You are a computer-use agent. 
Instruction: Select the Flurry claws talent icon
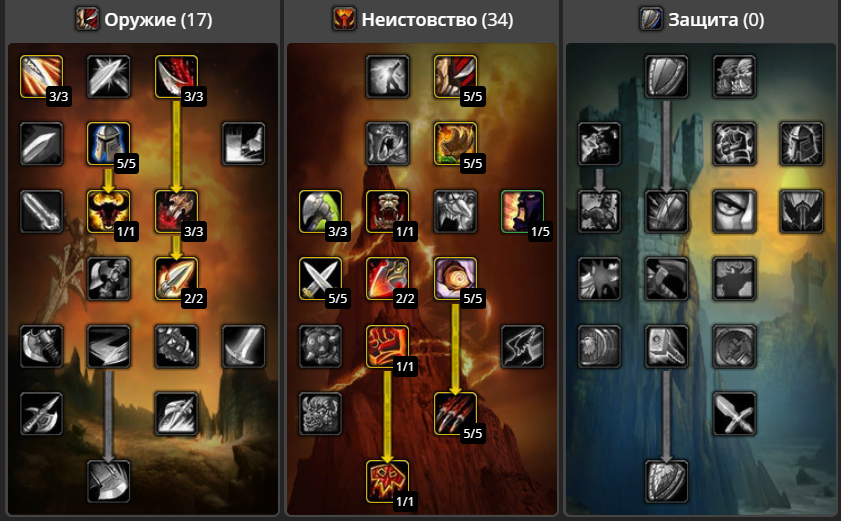455,413
